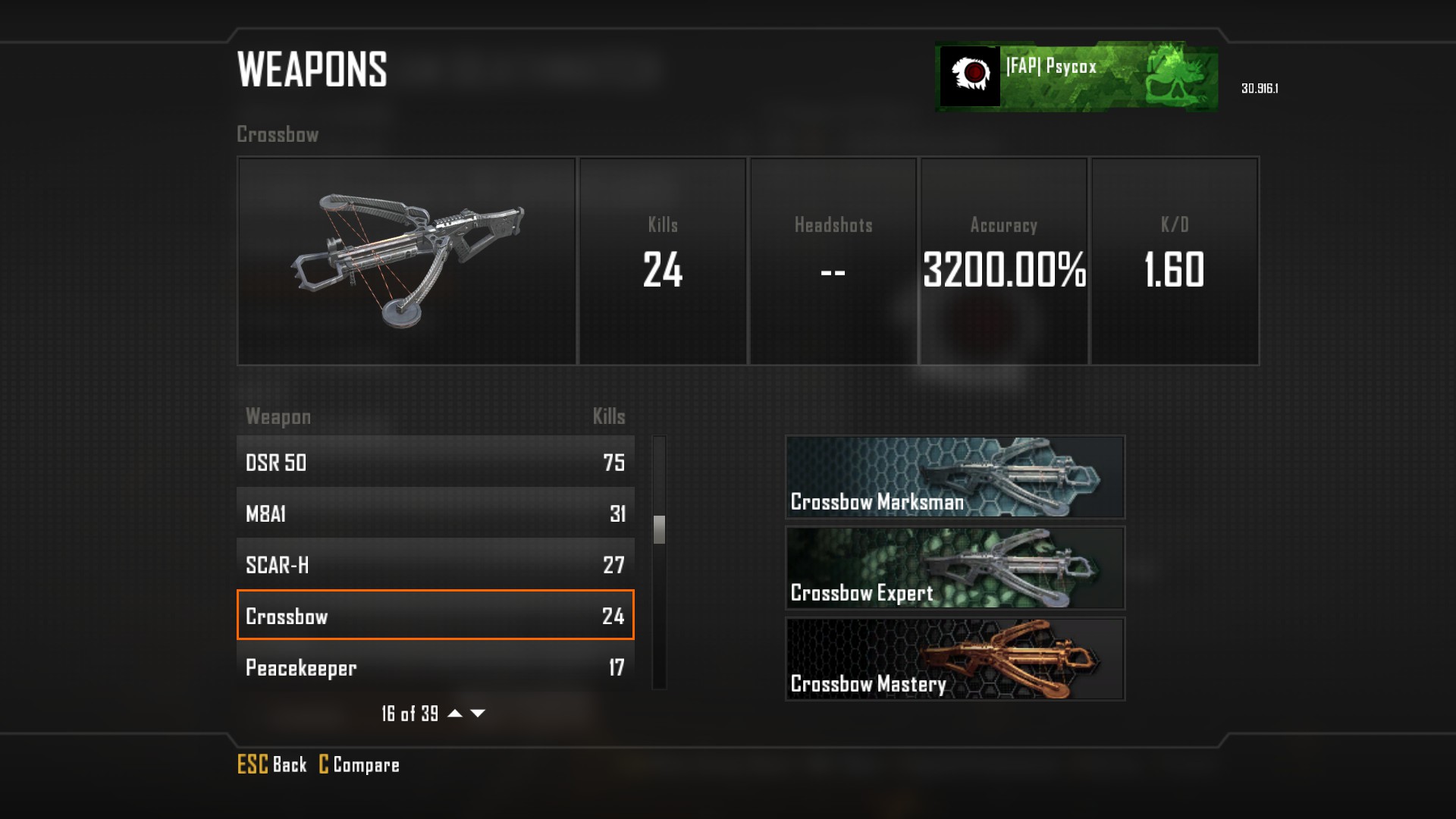The height and width of the screenshot is (819, 1456).
Task: Pick the Peacekeeper weapon row
Action: [x=435, y=667]
